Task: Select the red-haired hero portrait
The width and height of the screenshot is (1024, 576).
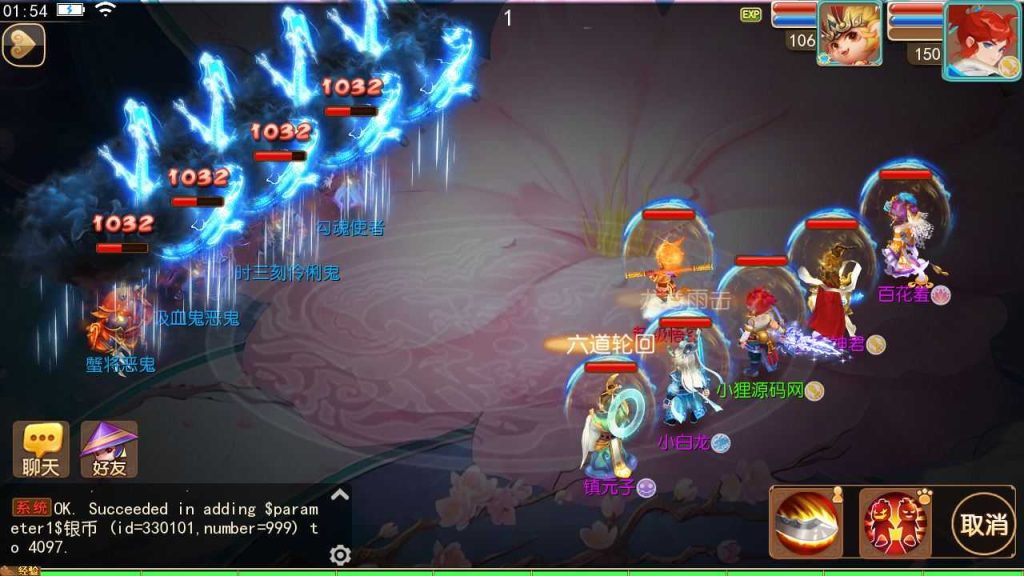Action: pyautogui.click(x=980, y=35)
